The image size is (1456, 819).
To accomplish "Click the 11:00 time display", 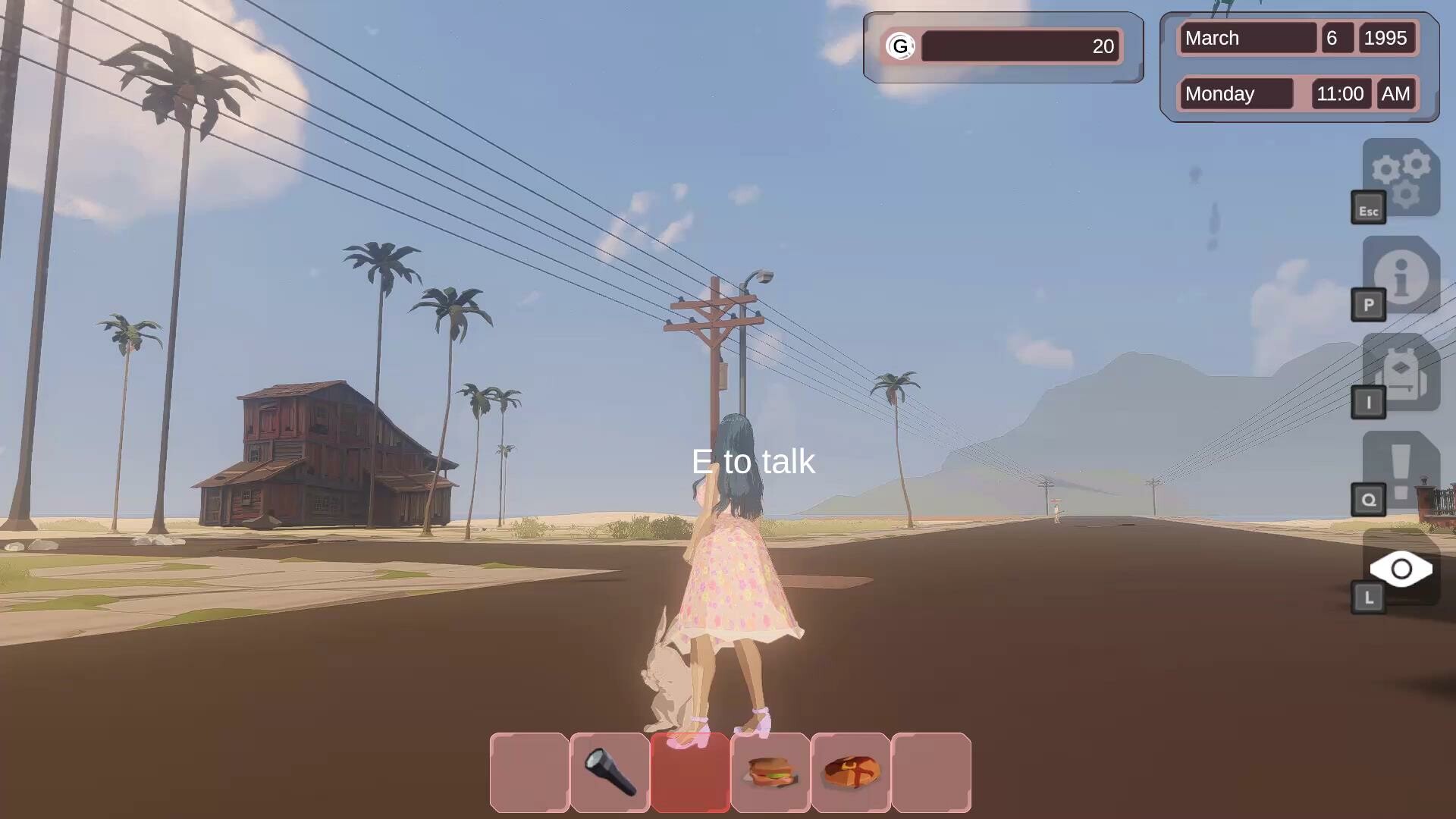I will tap(1341, 93).
